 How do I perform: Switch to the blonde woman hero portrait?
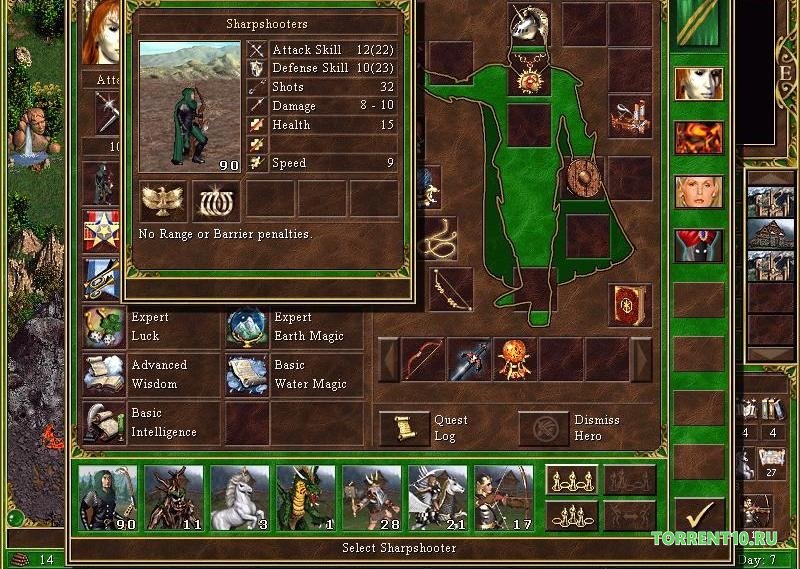[698, 190]
